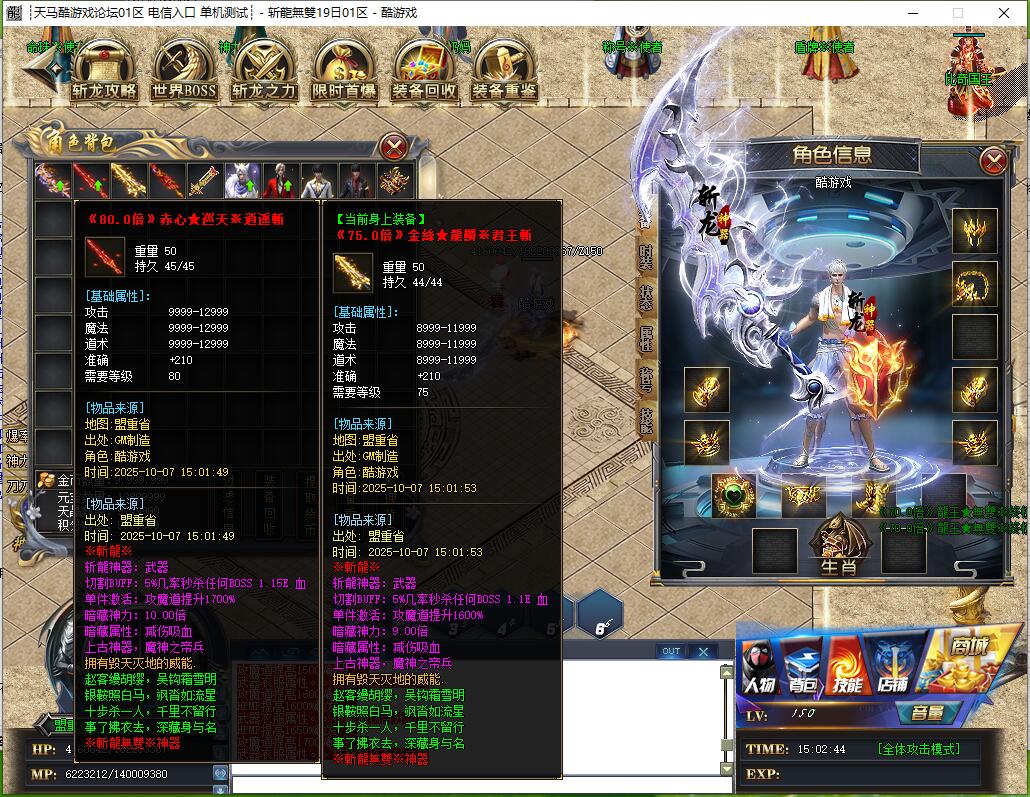
Task: Close the 角色信息 character info window
Action: coord(993,160)
